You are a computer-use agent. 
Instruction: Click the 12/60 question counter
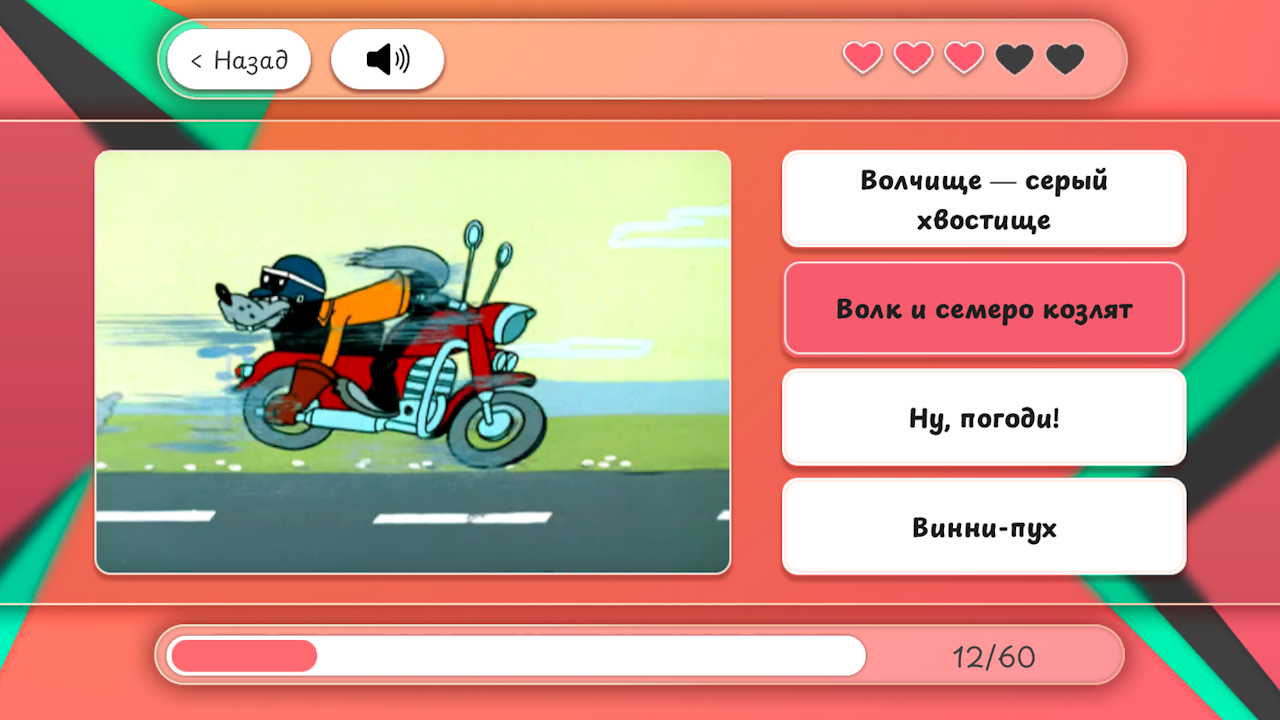pyautogui.click(x=988, y=655)
